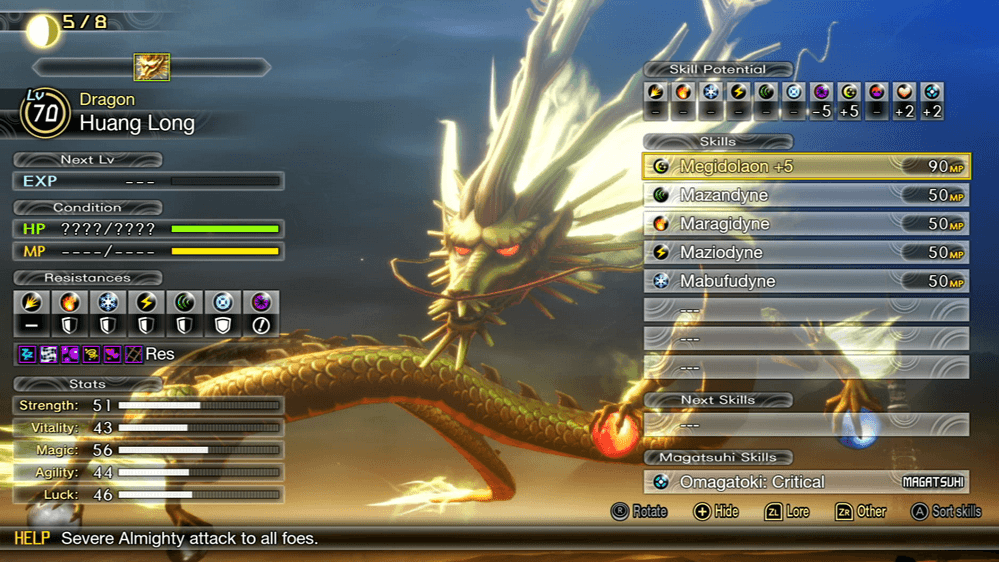The width and height of the screenshot is (999, 562).
Task: Click the Huang Long portrait thumbnail
Action: click(152, 68)
